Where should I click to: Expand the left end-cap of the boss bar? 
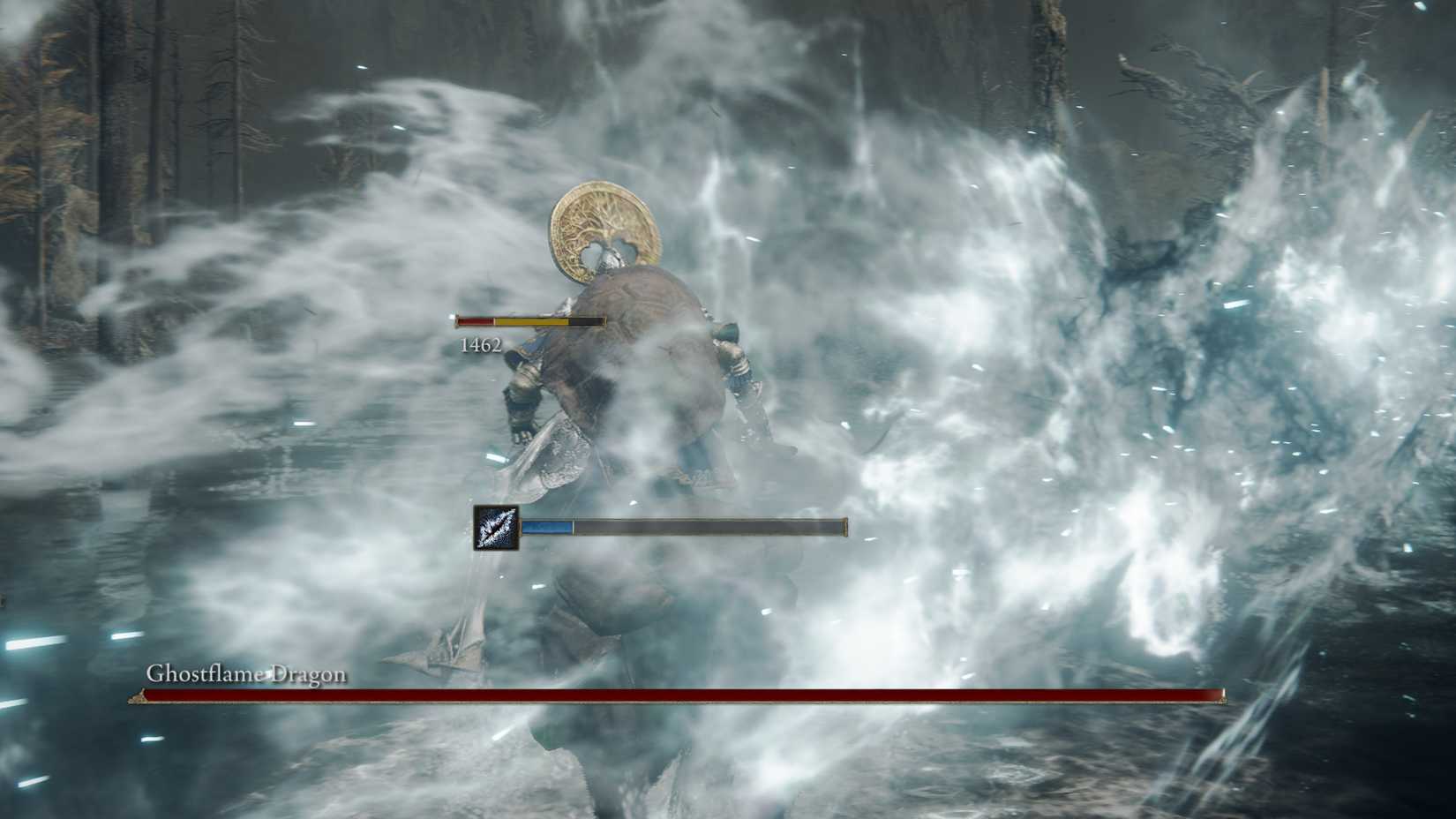[137, 696]
